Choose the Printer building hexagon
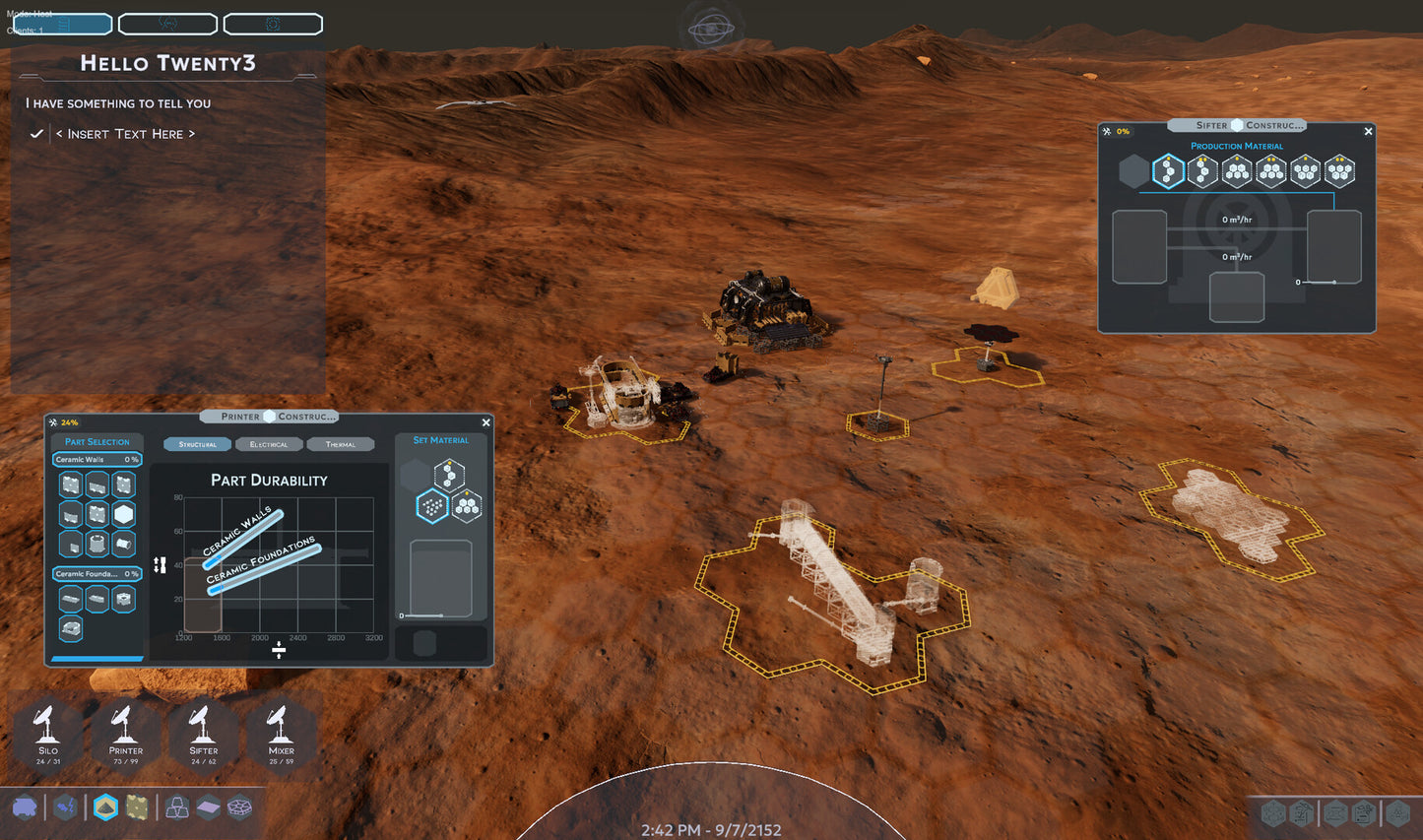 click(x=125, y=733)
